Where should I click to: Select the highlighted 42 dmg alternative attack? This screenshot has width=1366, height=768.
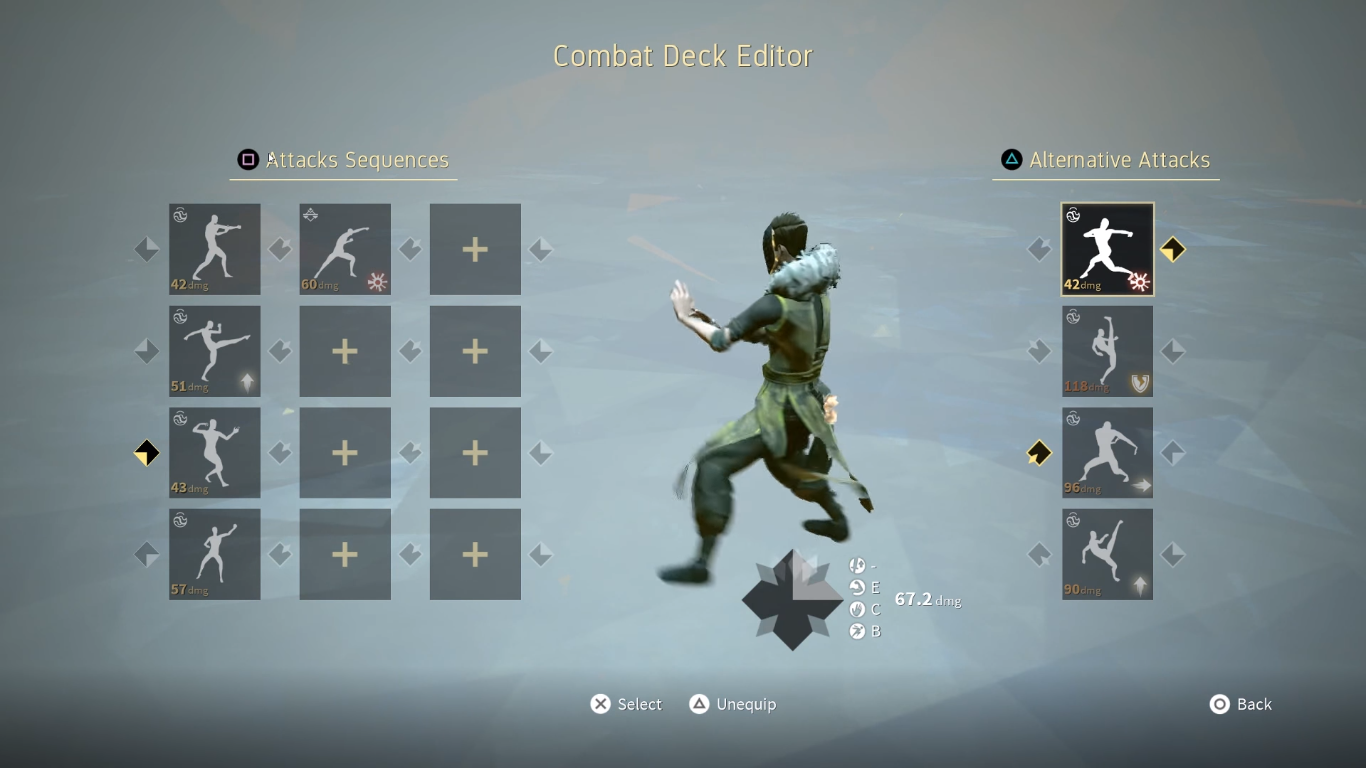[1107, 249]
